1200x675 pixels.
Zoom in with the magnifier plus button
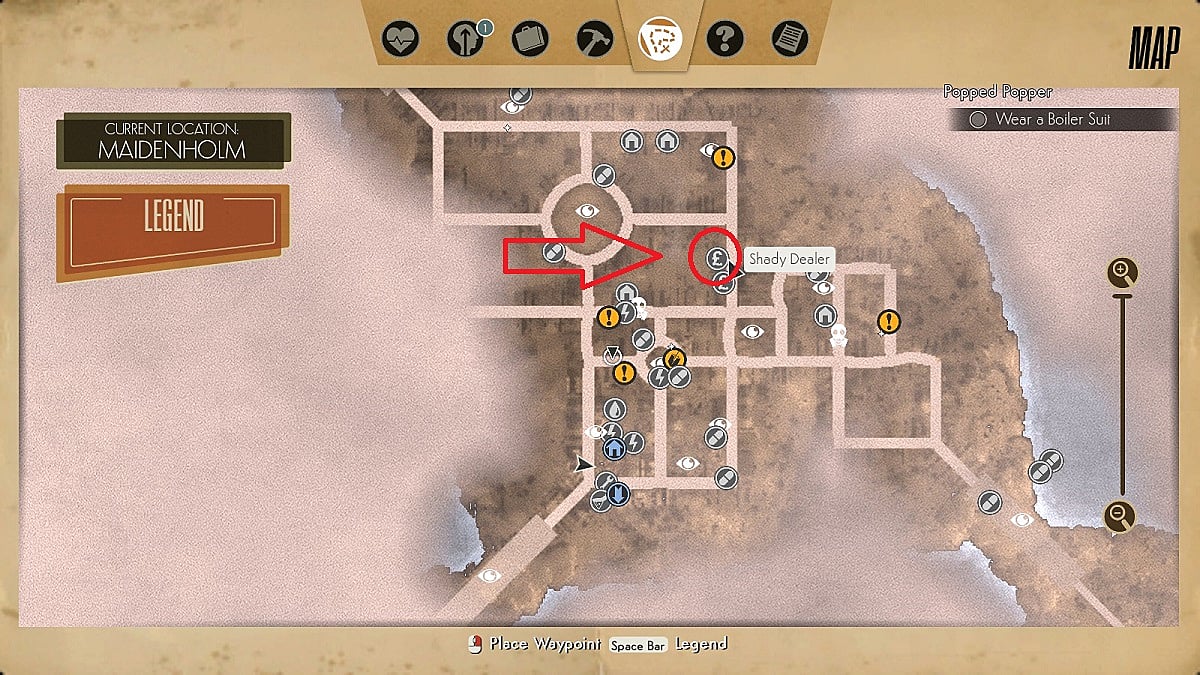1121,271
